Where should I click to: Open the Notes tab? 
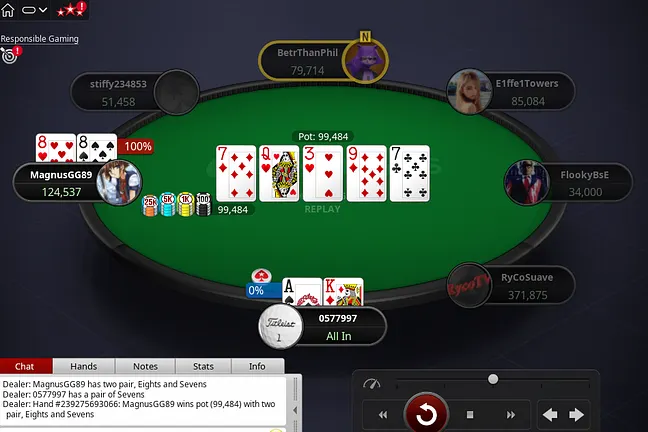click(145, 366)
